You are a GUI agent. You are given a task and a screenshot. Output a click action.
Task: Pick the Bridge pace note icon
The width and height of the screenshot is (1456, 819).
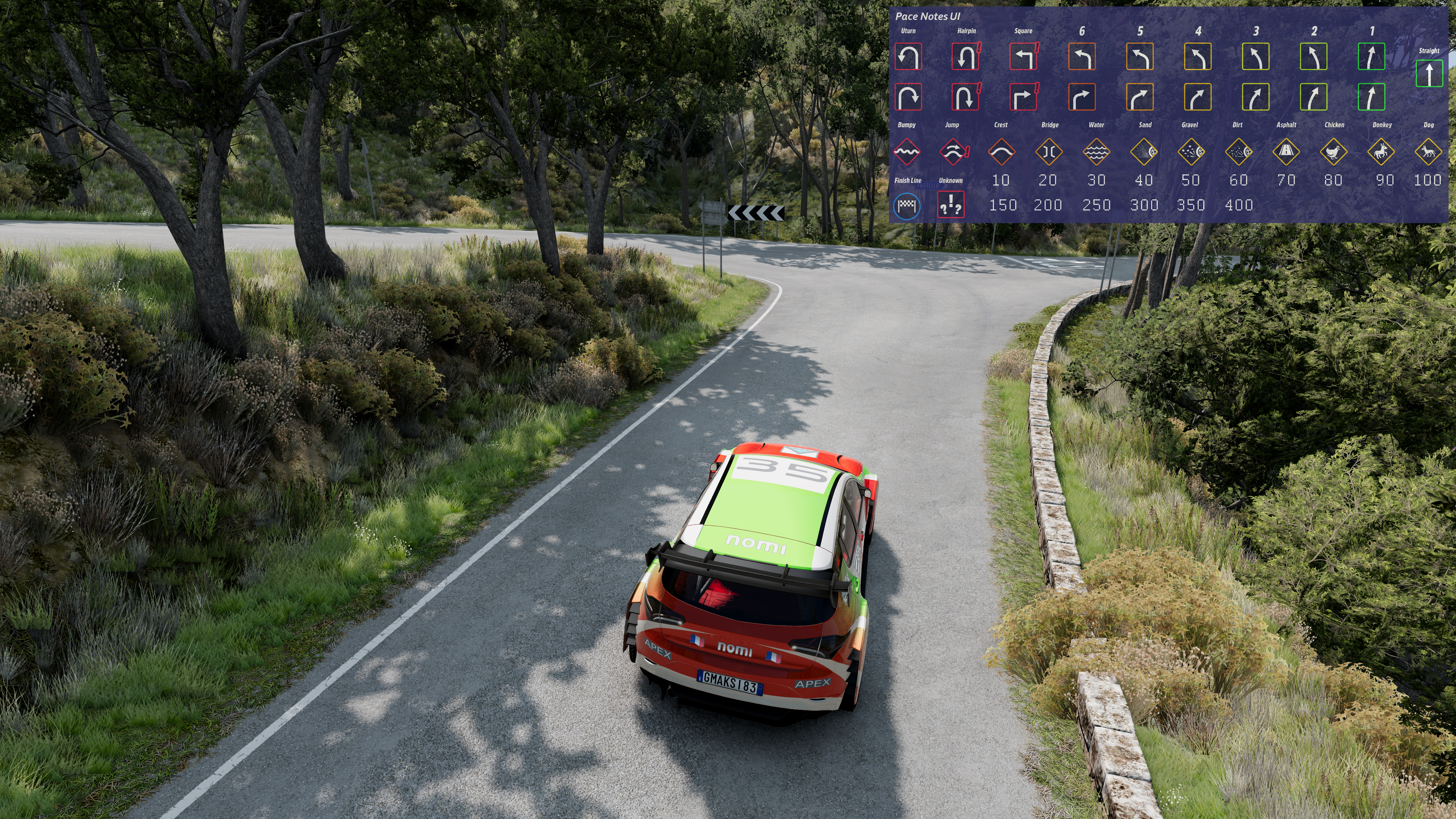pos(1049,151)
